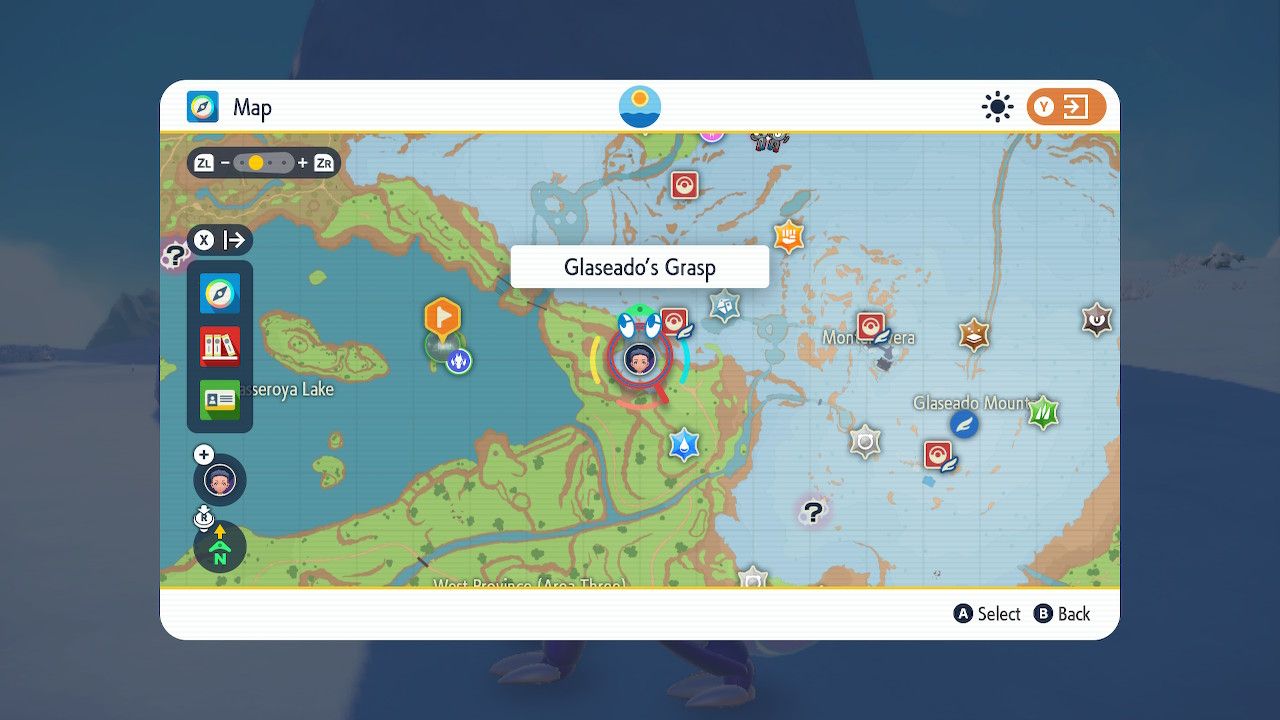The width and height of the screenshot is (1280, 720).
Task: Expand the player avatar options with the plus button
Action: click(204, 454)
